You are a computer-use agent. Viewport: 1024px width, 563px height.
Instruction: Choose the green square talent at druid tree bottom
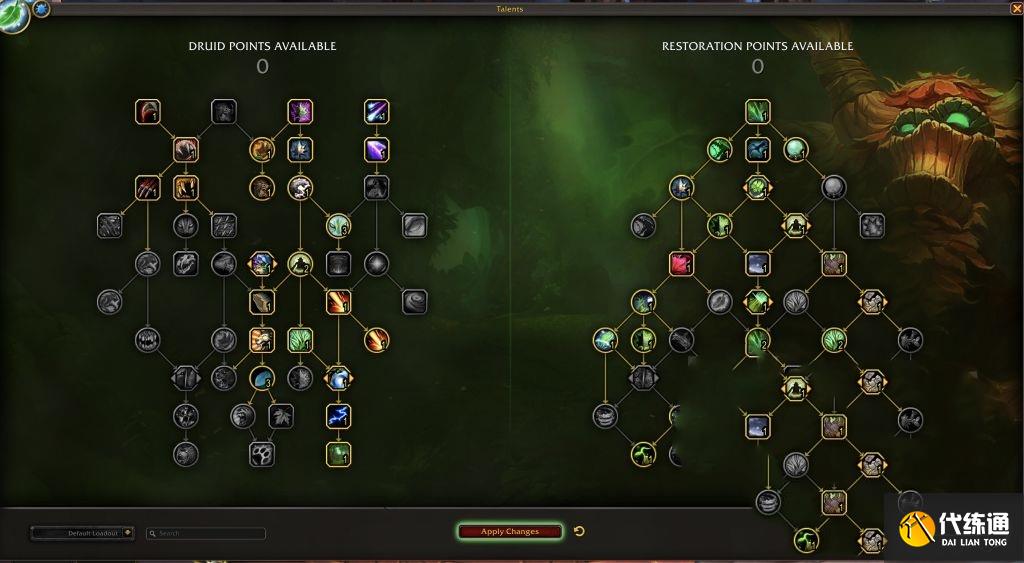coord(338,454)
